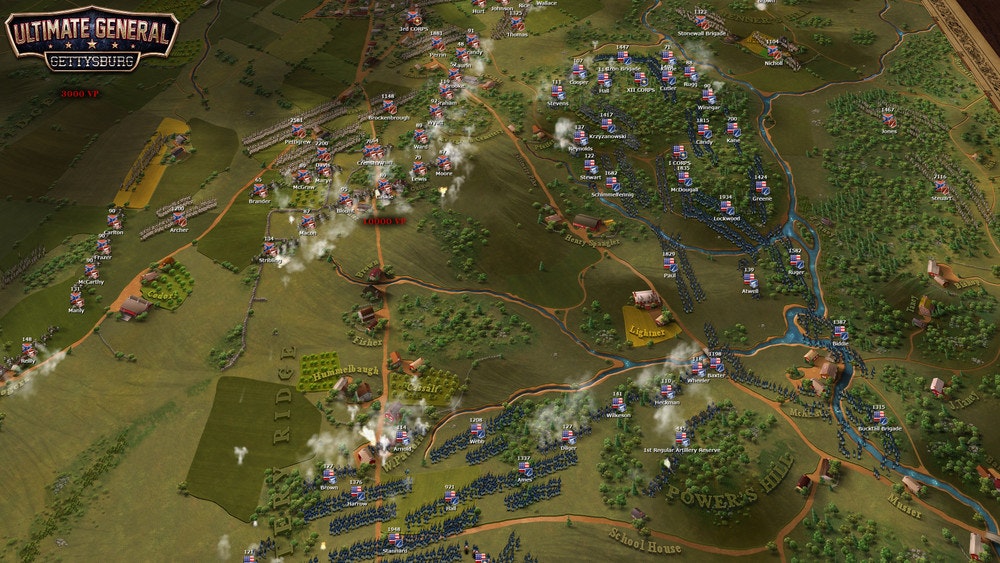This screenshot has width=1000, height=563.
Task: Pick the Lockwood brigade flag
Action: coord(726,207)
